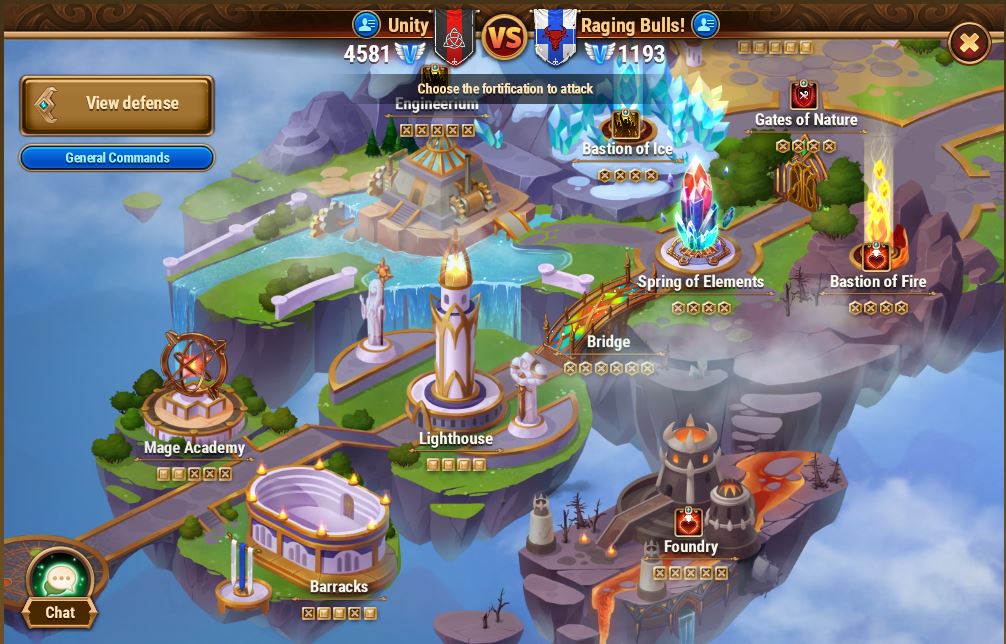The height and width of the screenshot is (644, 1006).
Task: Open General Commands
Action: tap(117, 158)
